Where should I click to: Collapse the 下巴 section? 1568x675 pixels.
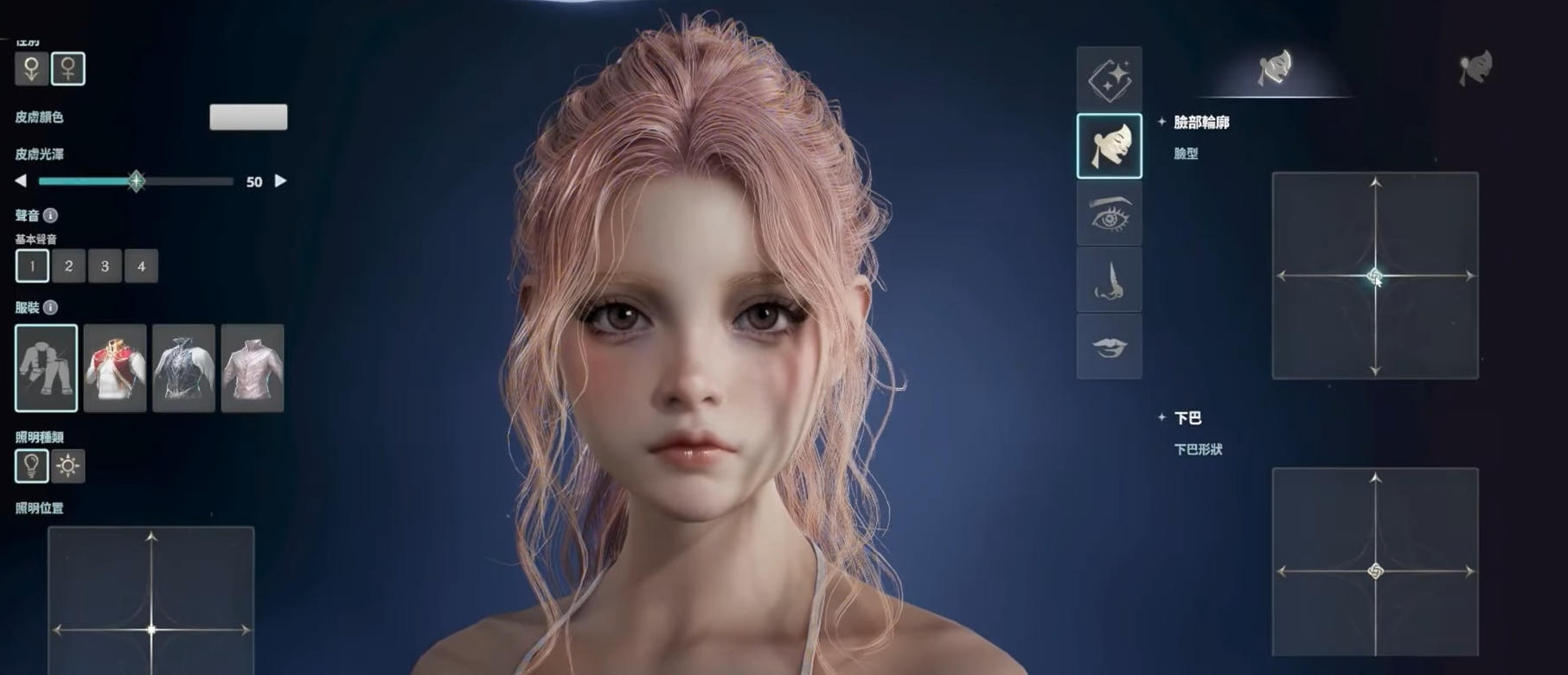pyautogui.click(x=1163, y=417)
